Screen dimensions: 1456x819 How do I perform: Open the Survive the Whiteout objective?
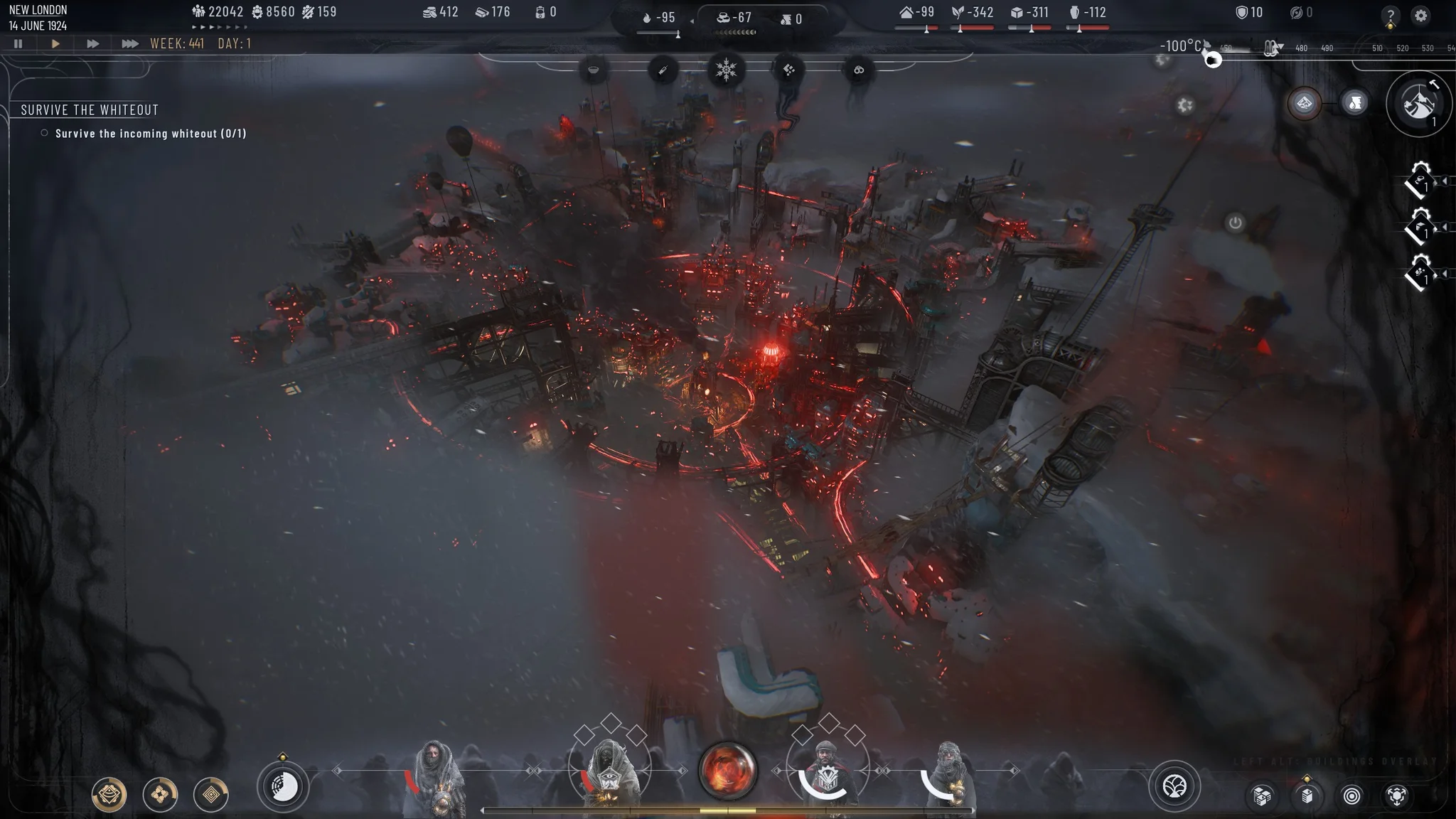point(90,109)
